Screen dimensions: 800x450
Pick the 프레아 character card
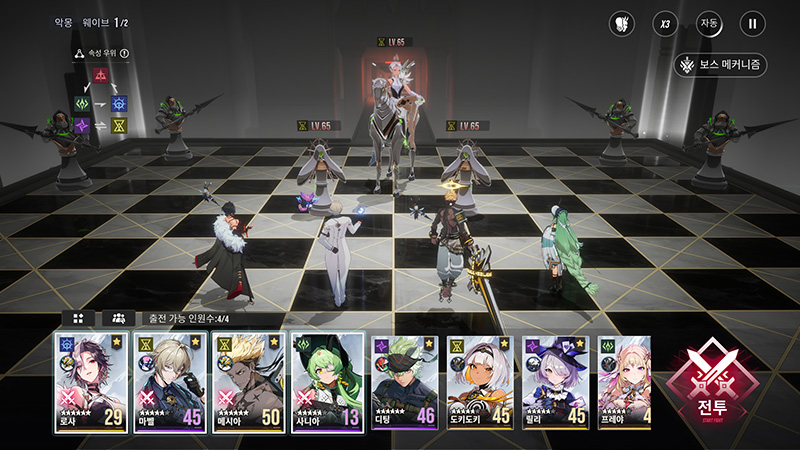click(x=625, y=382)
